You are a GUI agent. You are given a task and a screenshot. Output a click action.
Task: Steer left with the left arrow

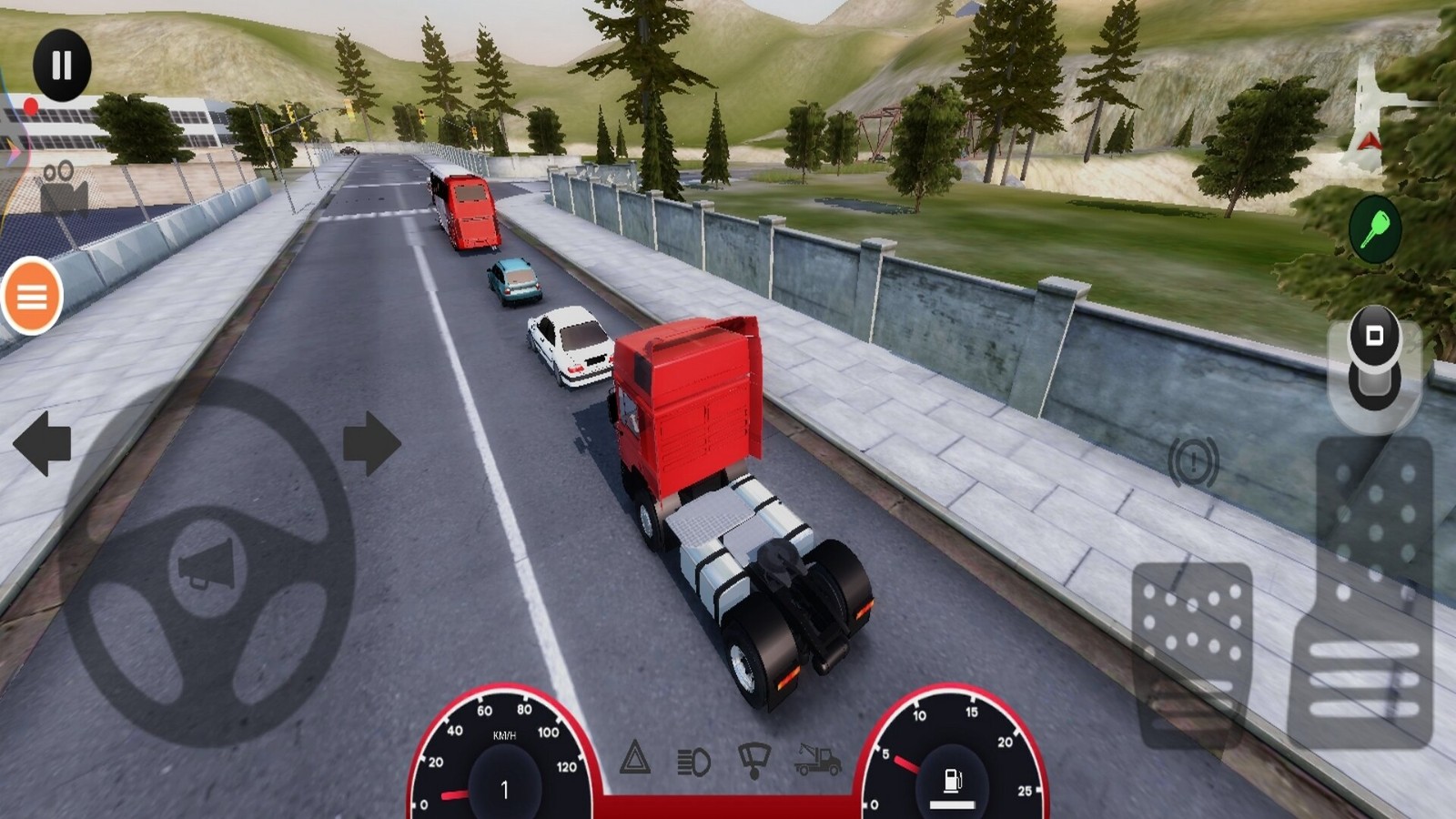[42, 443]
